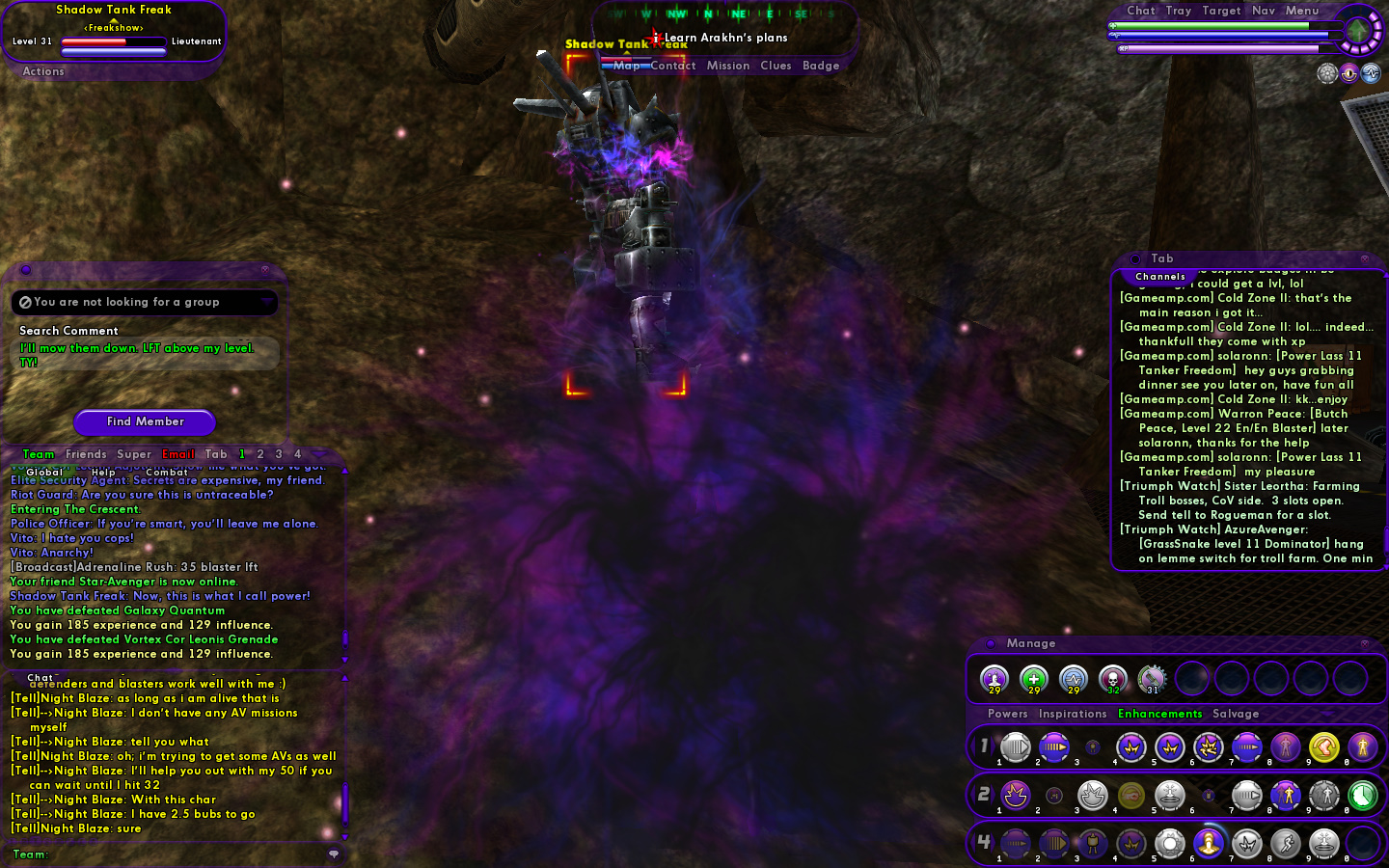1389x868 pixels.
Task: Switch to the Inspirations tab
Action: (1073, 714)
